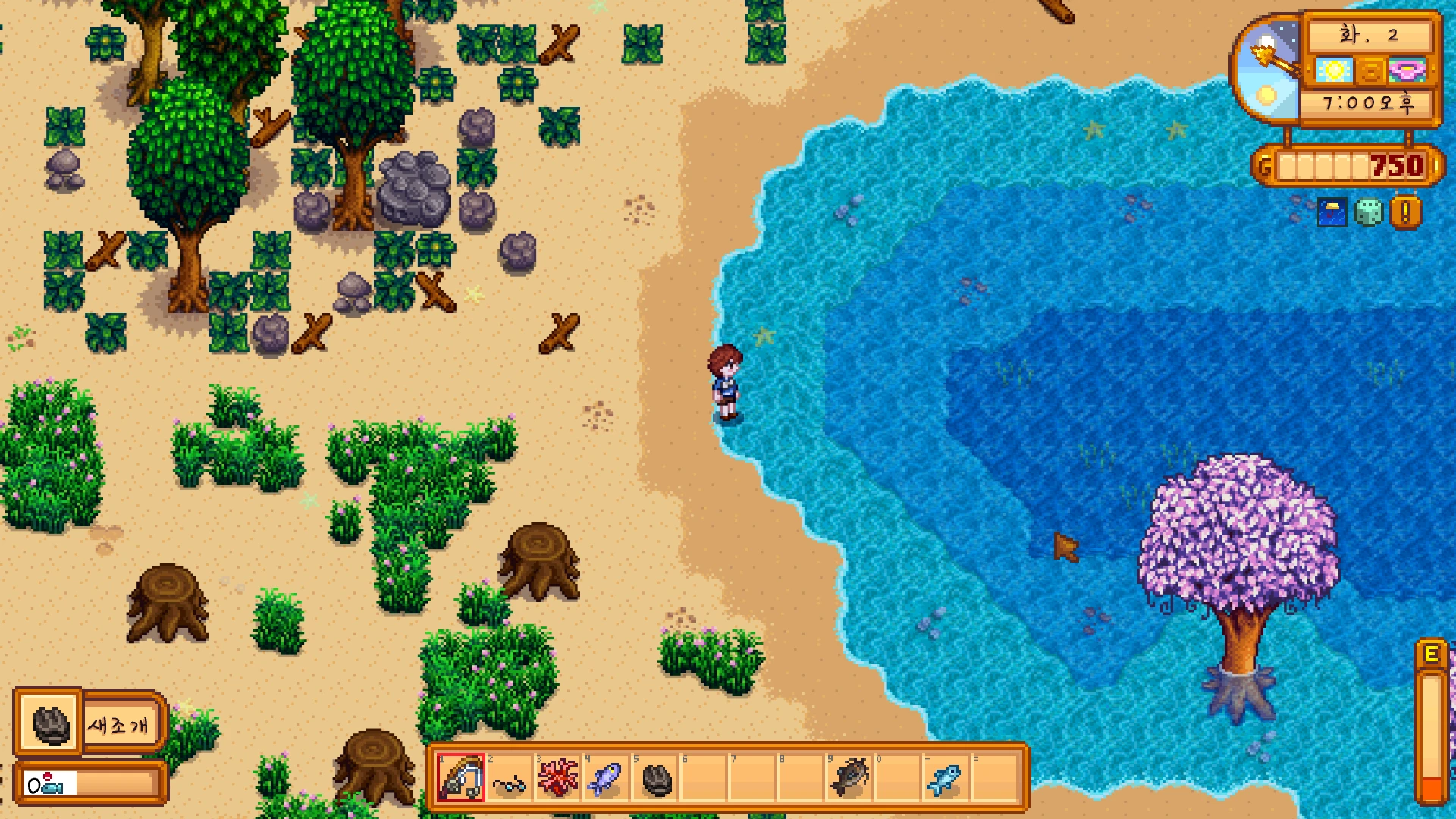Select the light blue fish slot
This screenshot has height=819, width=1456.
[945, 779]
